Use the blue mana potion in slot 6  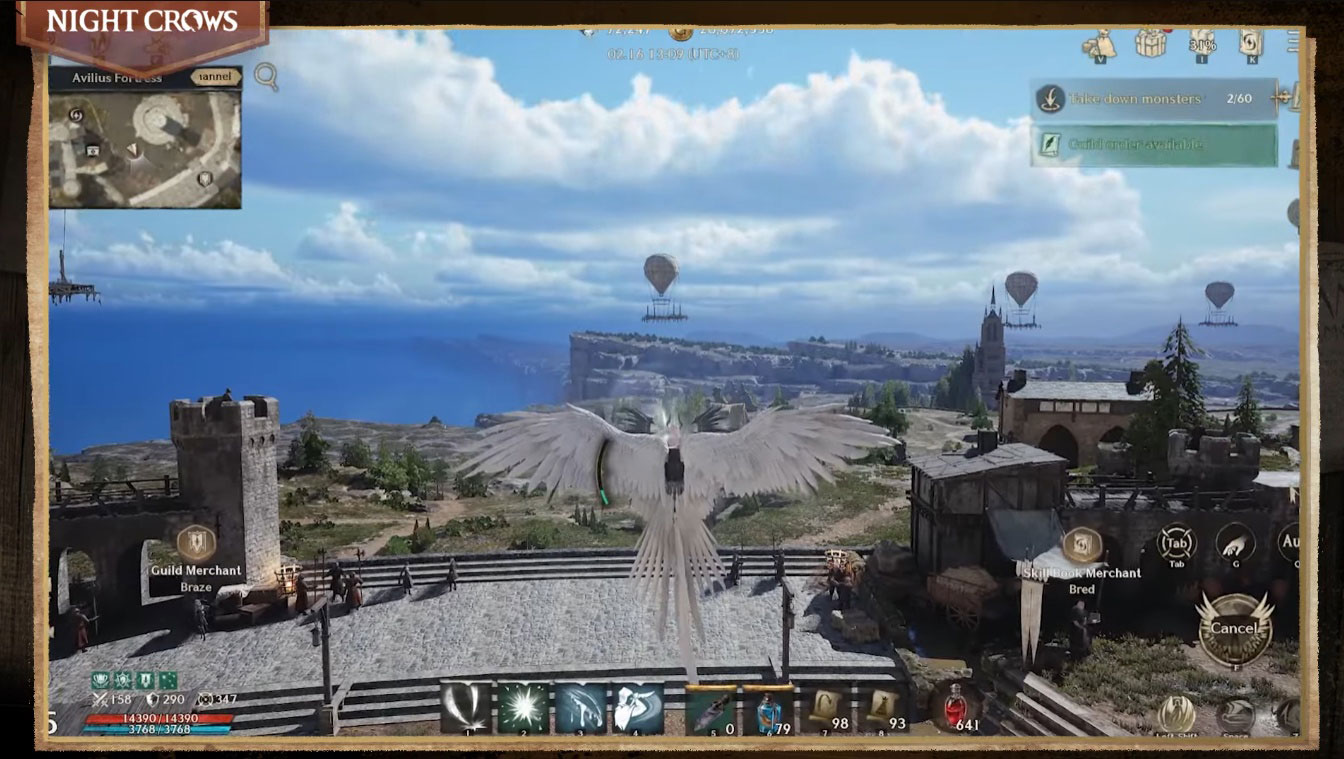click(x=768, y=709)
